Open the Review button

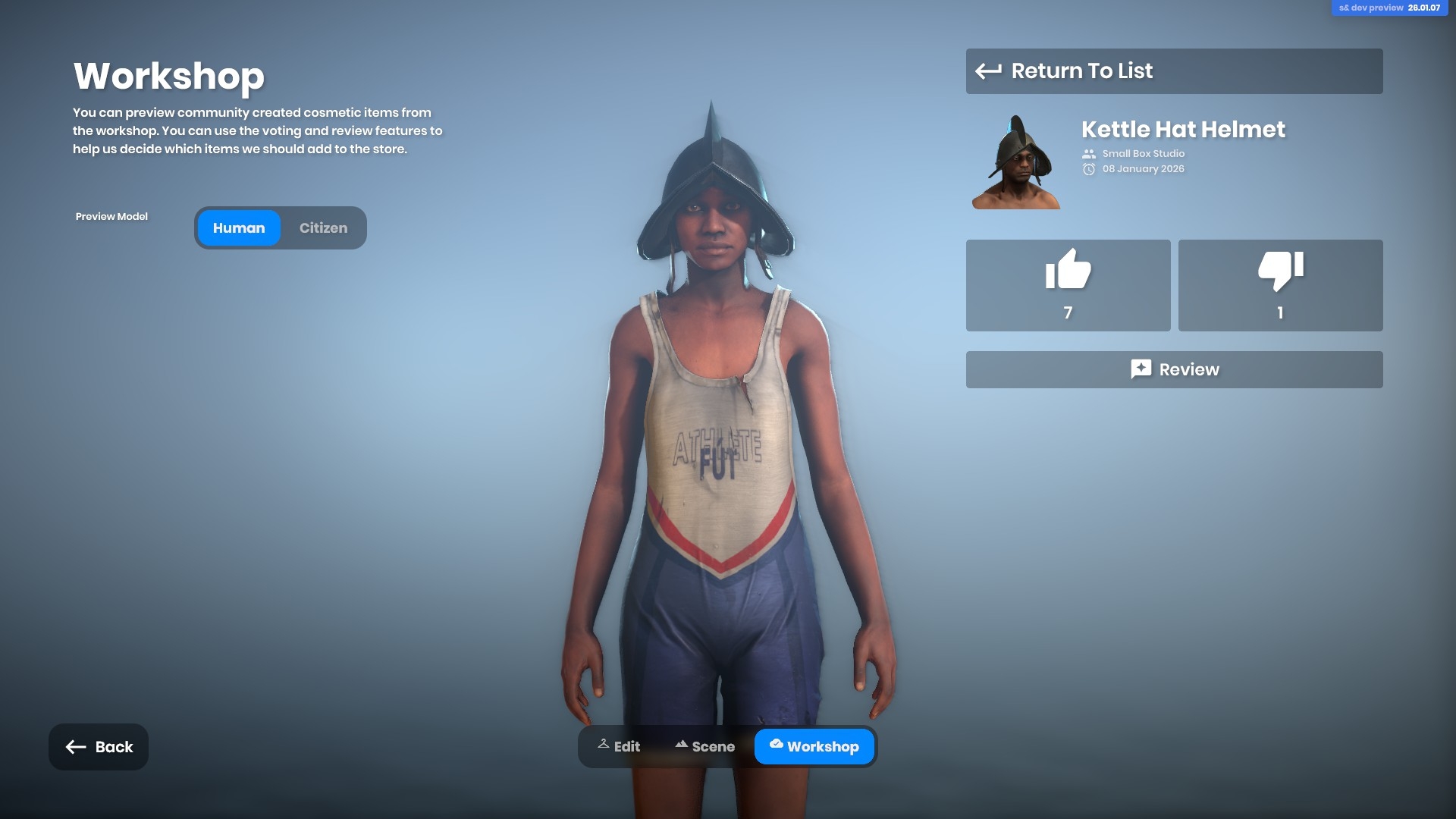coord(1173,369)
